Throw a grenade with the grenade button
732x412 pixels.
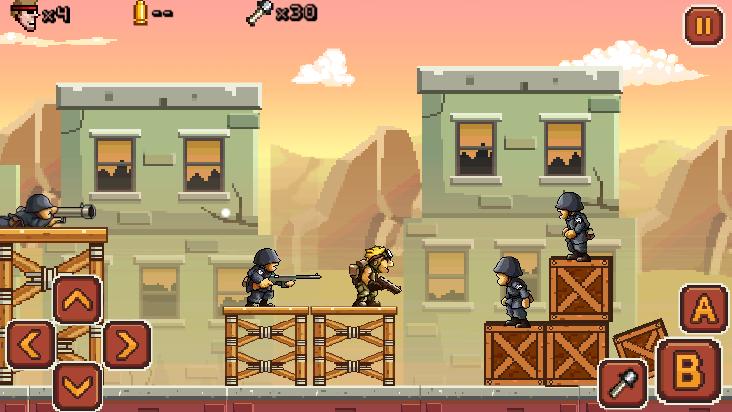tap(622, 383)
